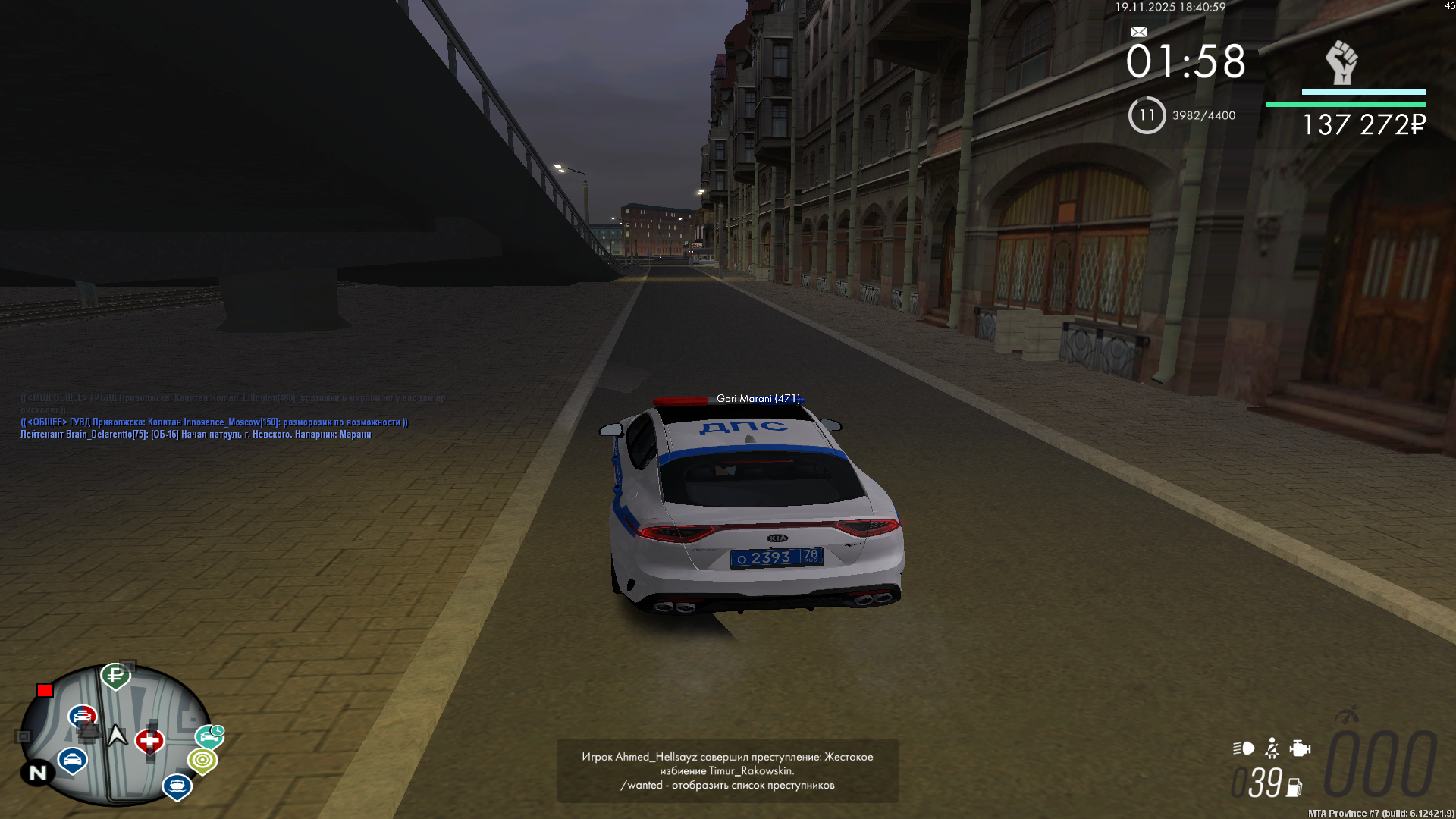
Task: Select the olive target circle minimap marker
Action: pos(202,760)
